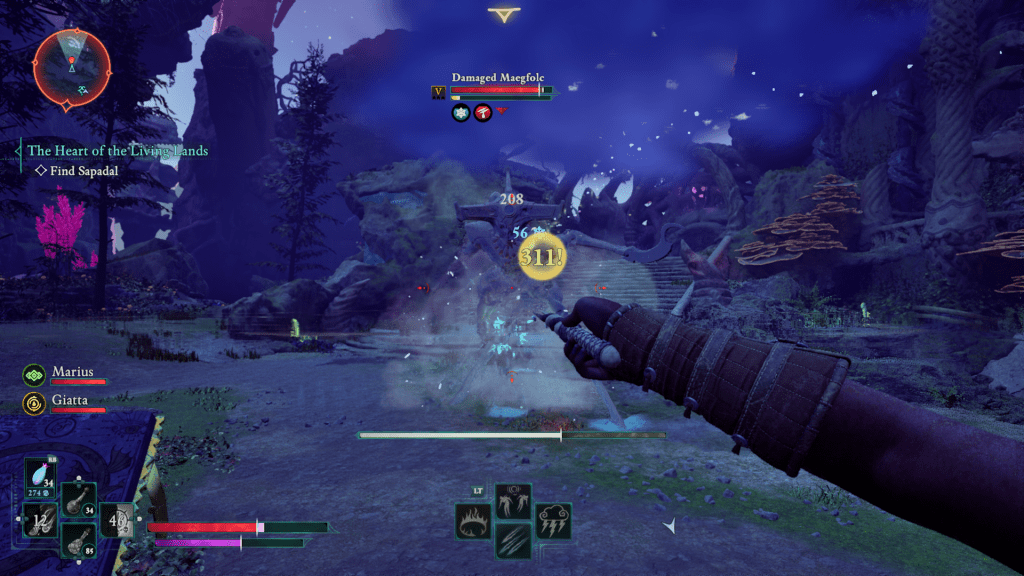This screenshot has width=1024, height=576.
Task: Select the claw slot showing 12
Action: click(x=39, y=520)
